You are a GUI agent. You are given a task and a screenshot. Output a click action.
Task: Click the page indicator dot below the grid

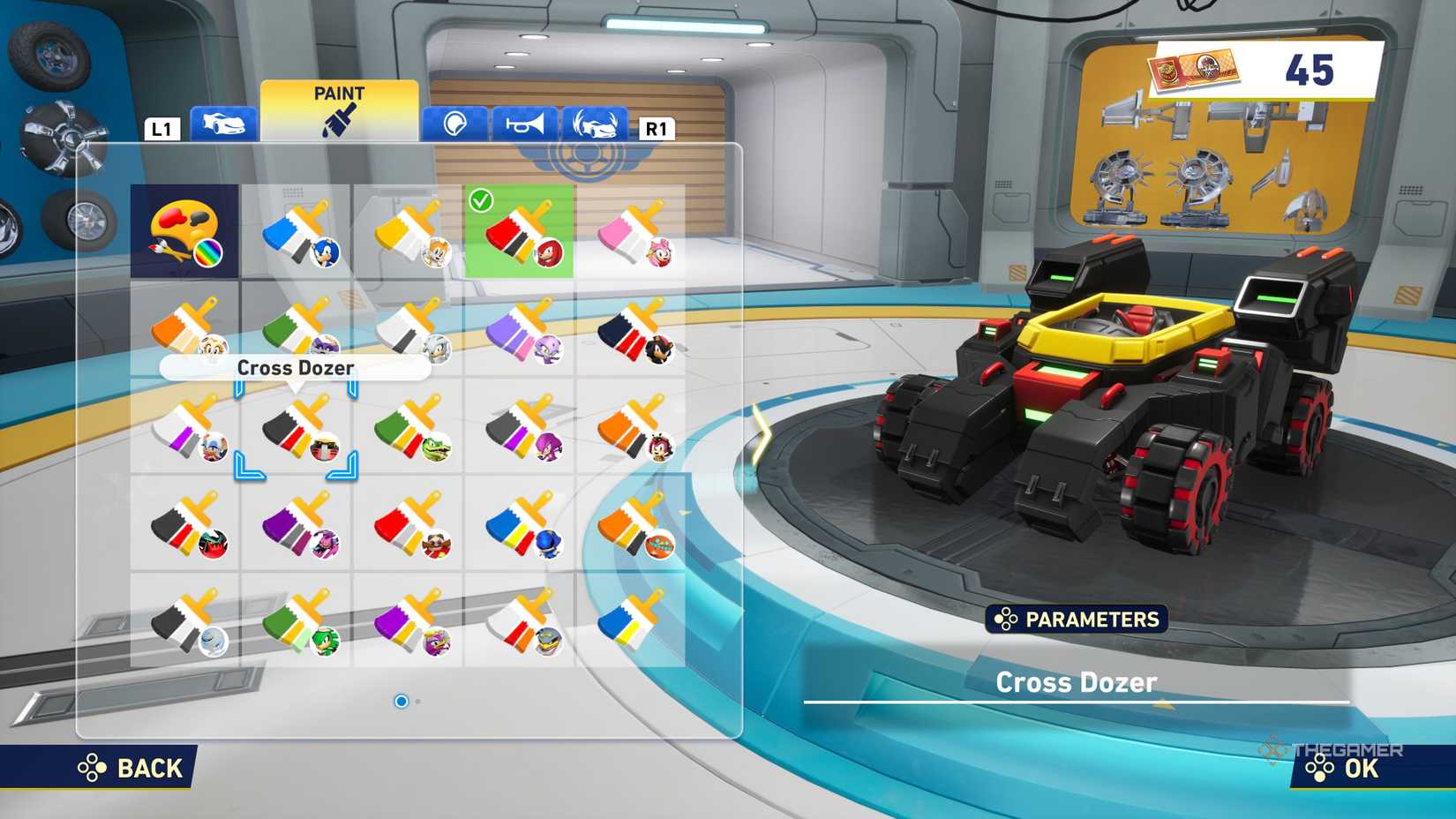402,701
